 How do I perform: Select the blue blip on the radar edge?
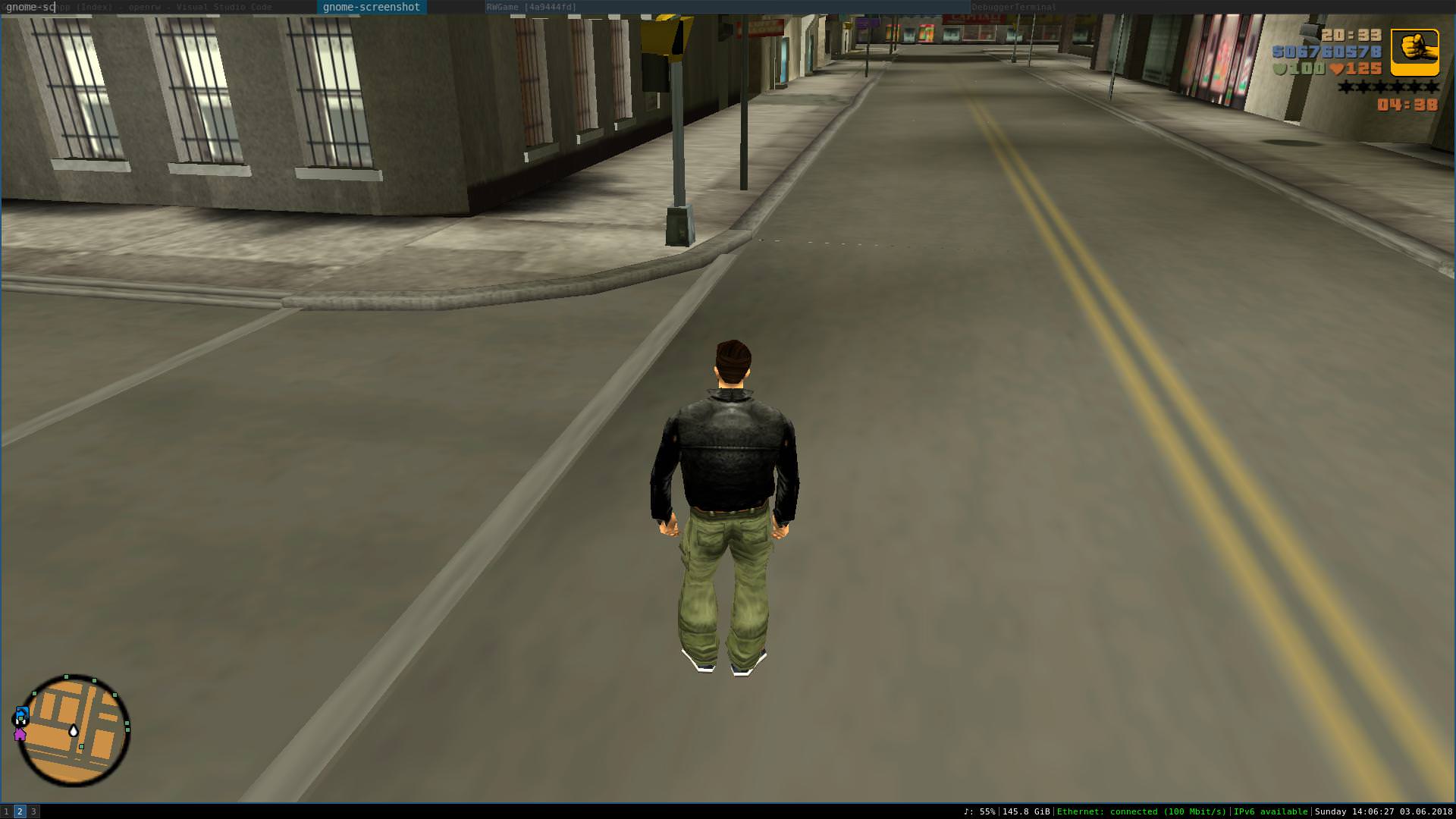22,714
